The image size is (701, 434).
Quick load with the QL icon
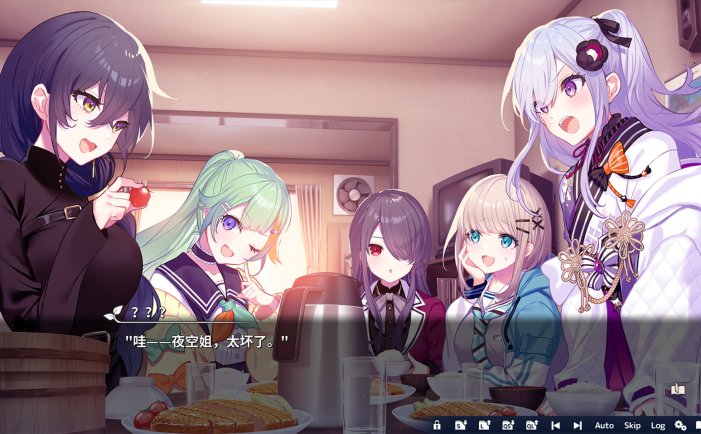click(x=531, y=426)
